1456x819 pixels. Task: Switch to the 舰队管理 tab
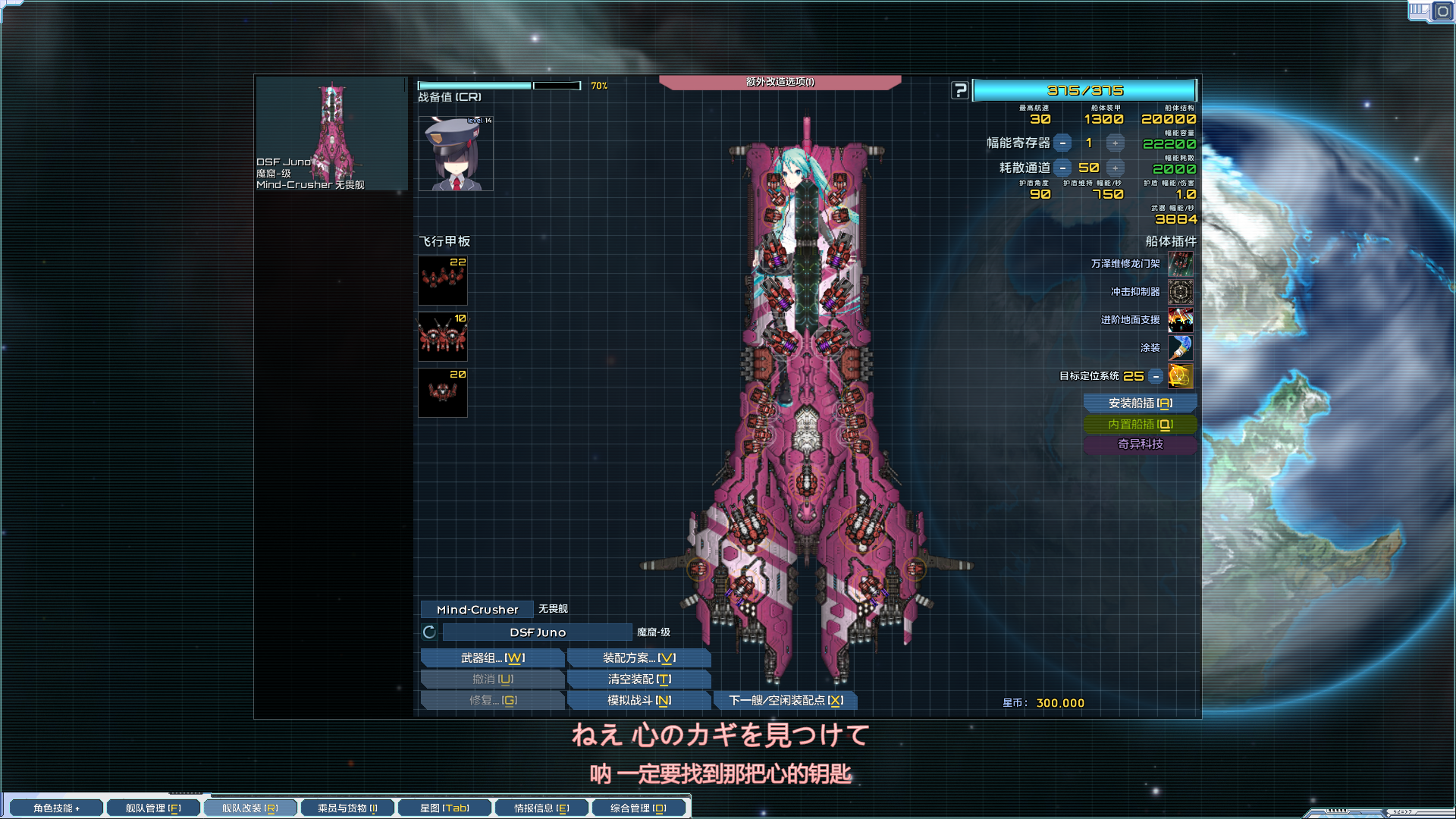pos(152,807)
